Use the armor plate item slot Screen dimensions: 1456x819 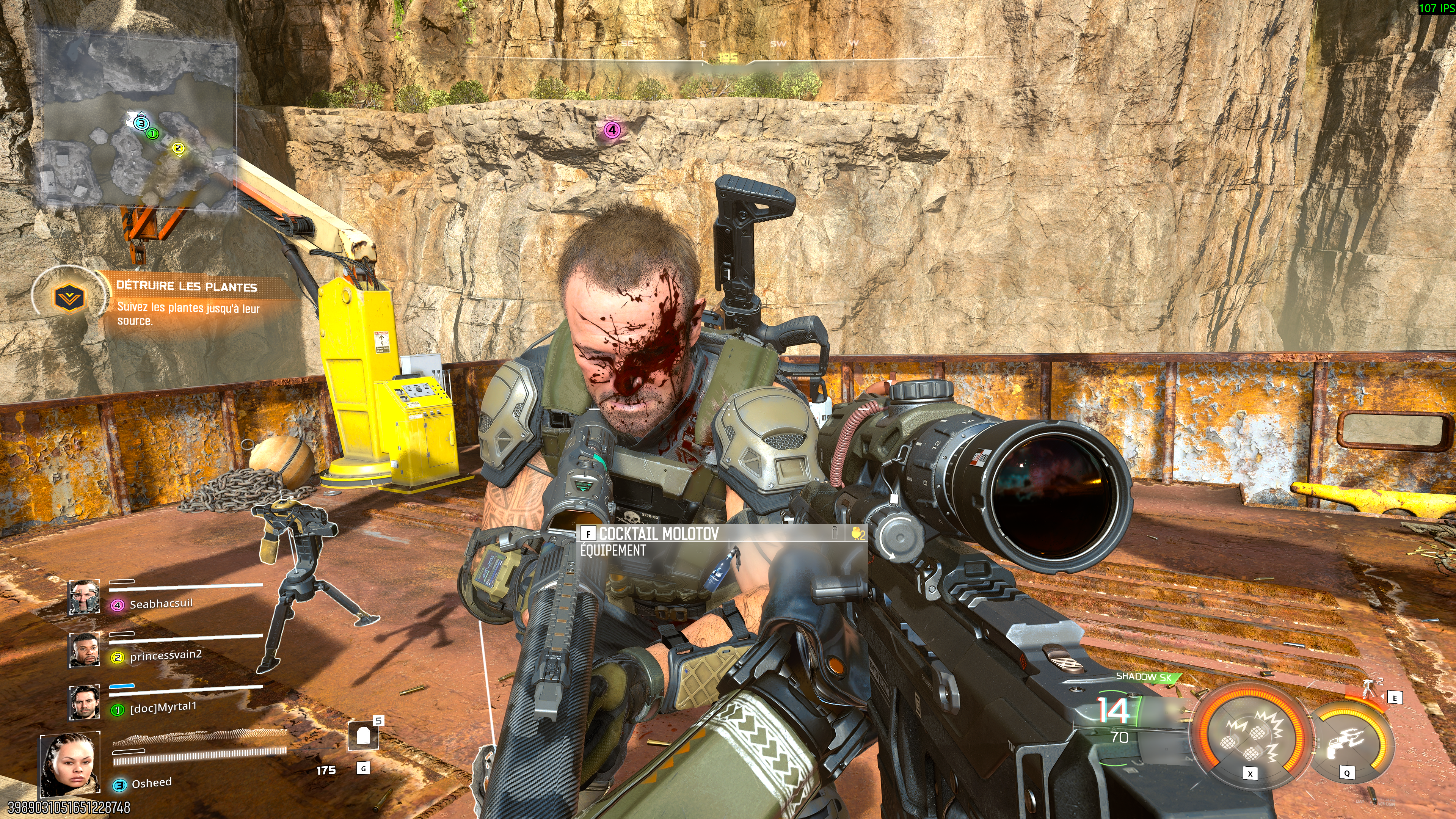pos(363,736)
